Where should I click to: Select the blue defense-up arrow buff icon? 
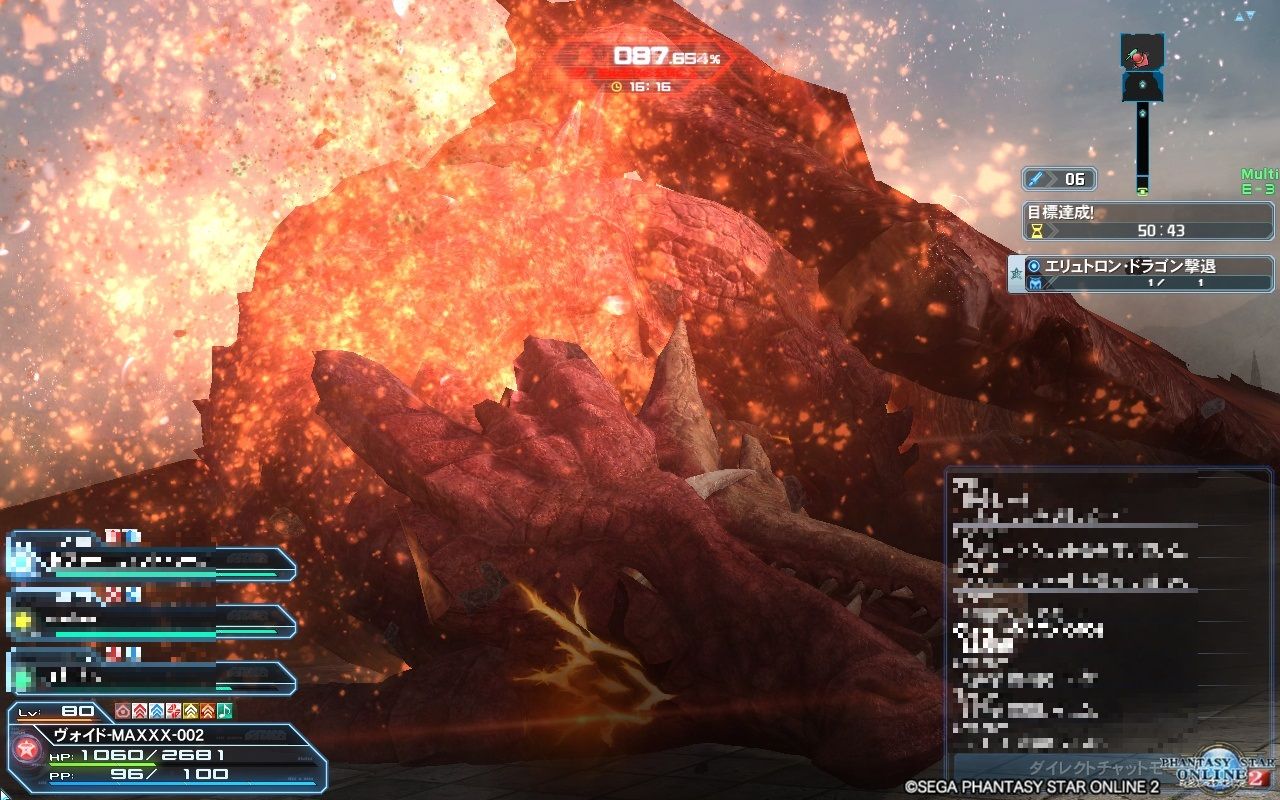click(x=157, y=710)
